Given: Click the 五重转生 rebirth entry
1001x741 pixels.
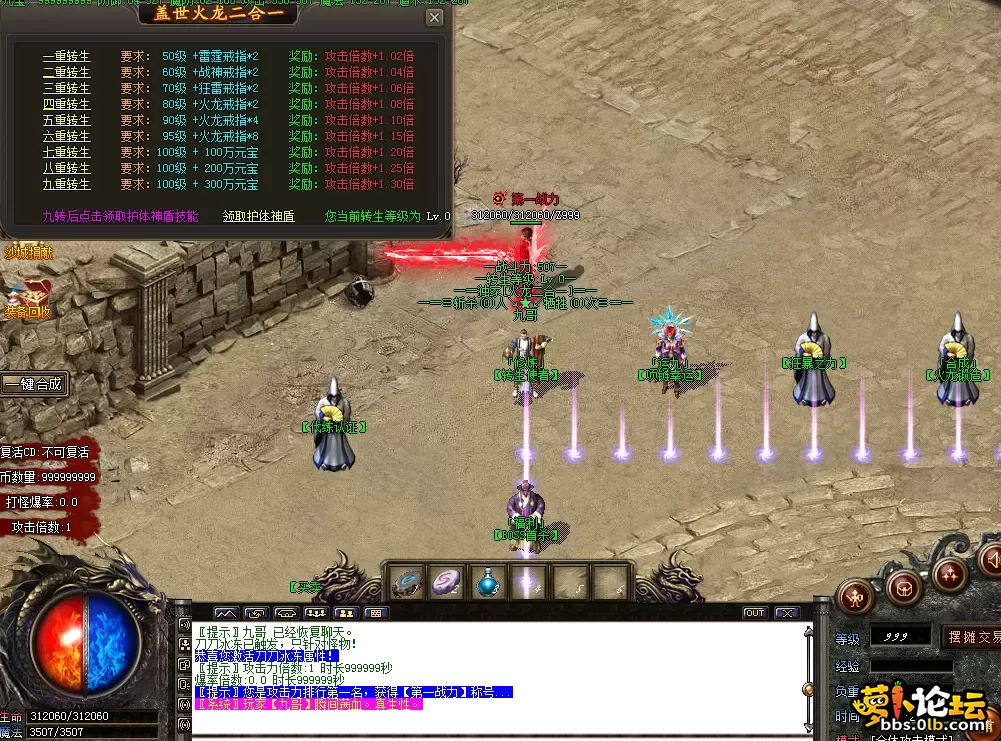Looking at the screenshot, I should point(66,121).
